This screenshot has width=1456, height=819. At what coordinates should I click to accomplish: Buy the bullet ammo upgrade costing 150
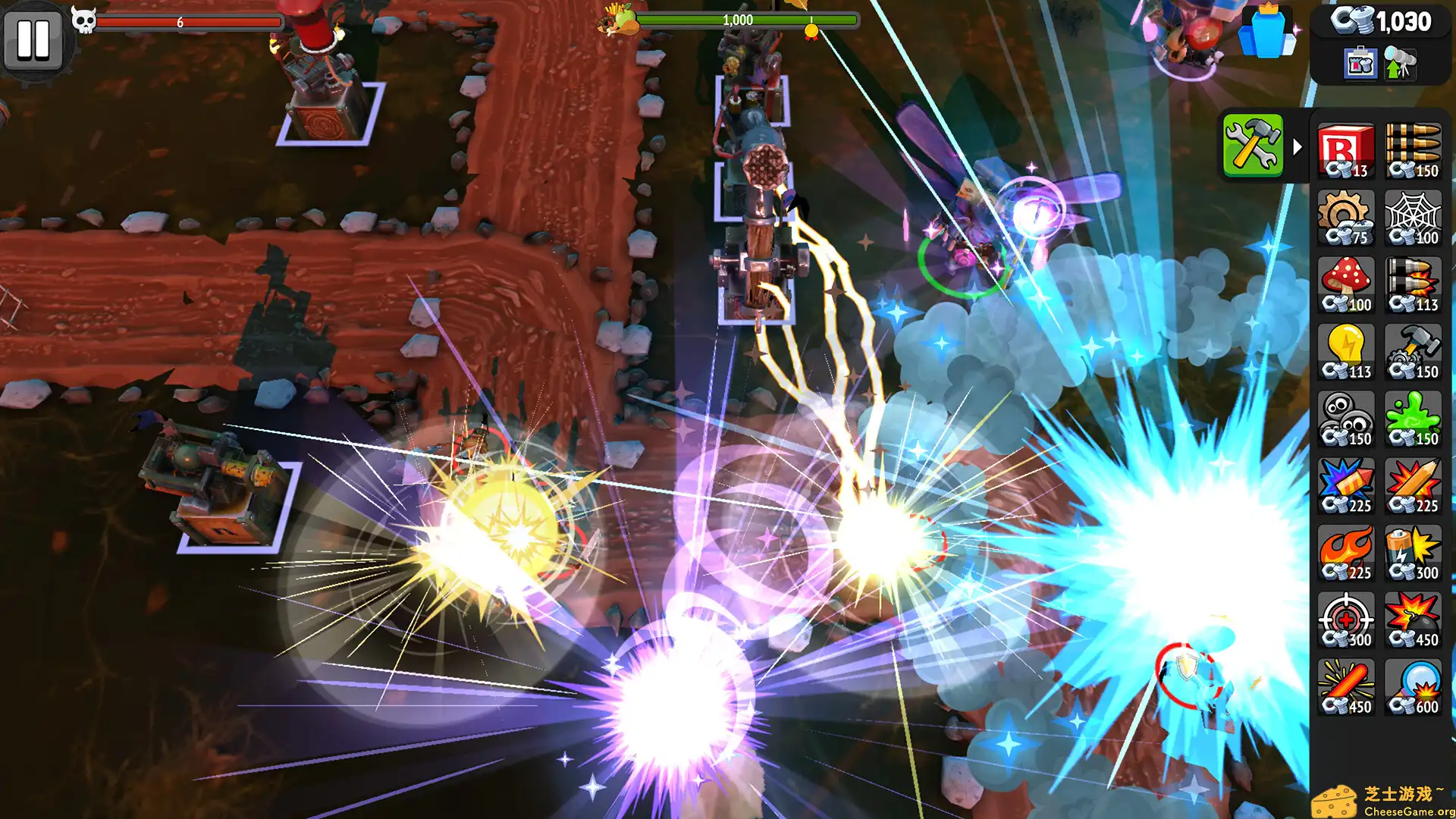point(1413,149)
